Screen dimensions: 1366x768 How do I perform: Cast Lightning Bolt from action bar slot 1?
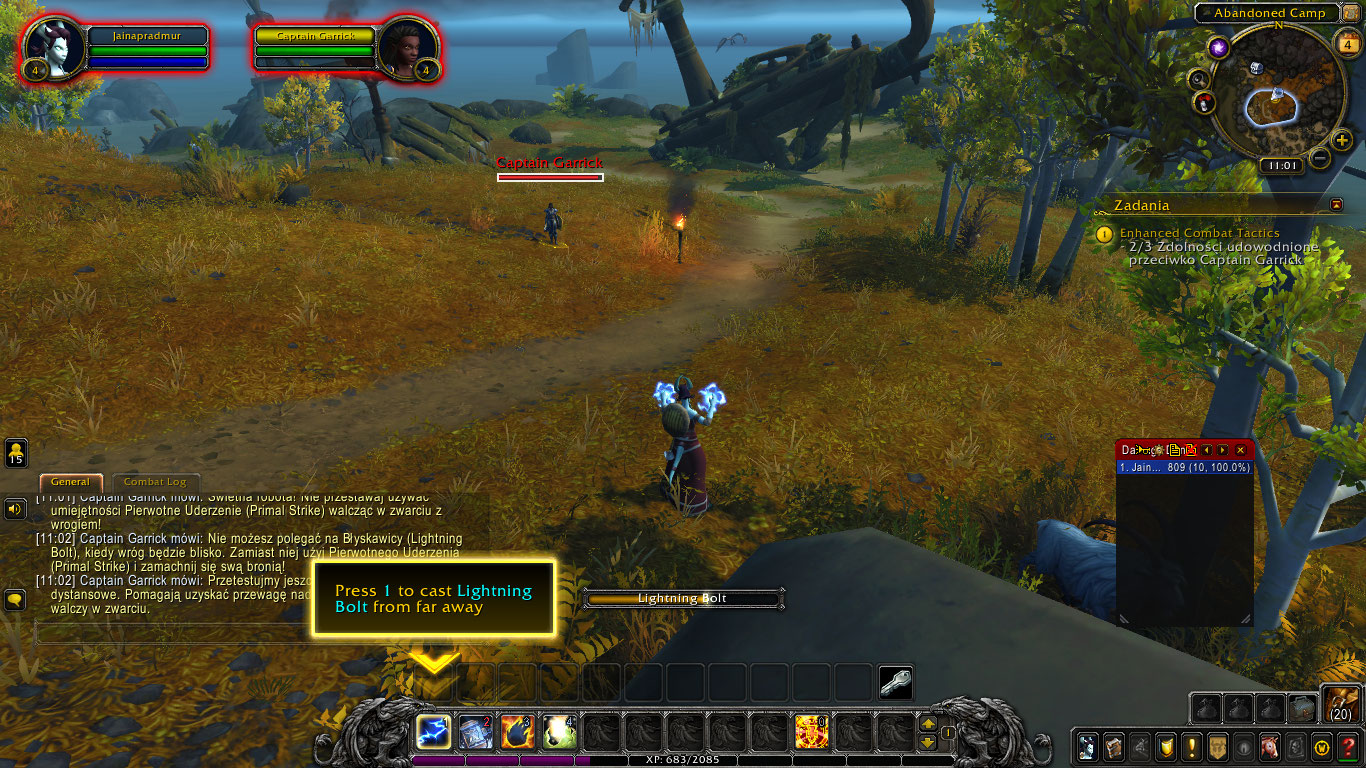tap(433, 733)
